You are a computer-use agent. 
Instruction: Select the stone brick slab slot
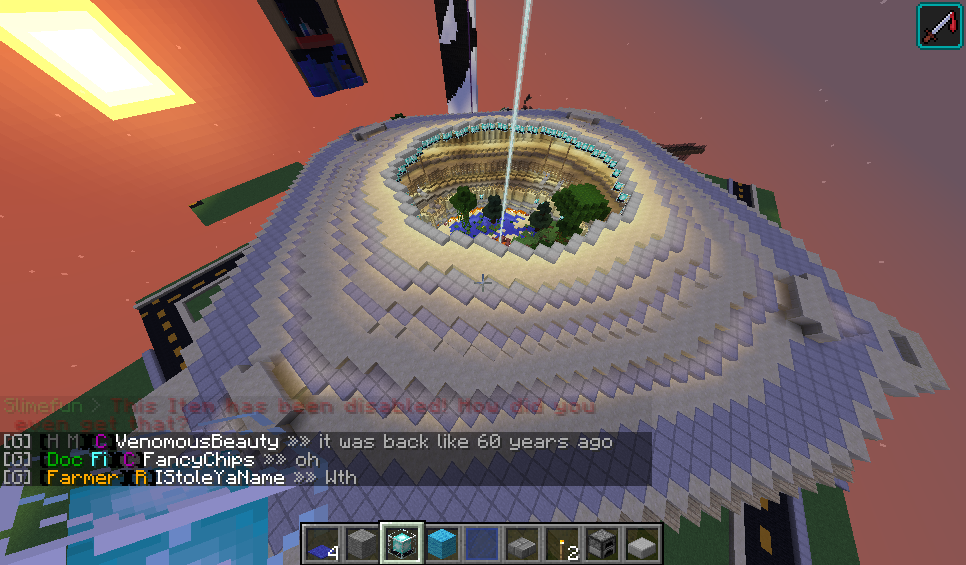[x=522, y=544]
